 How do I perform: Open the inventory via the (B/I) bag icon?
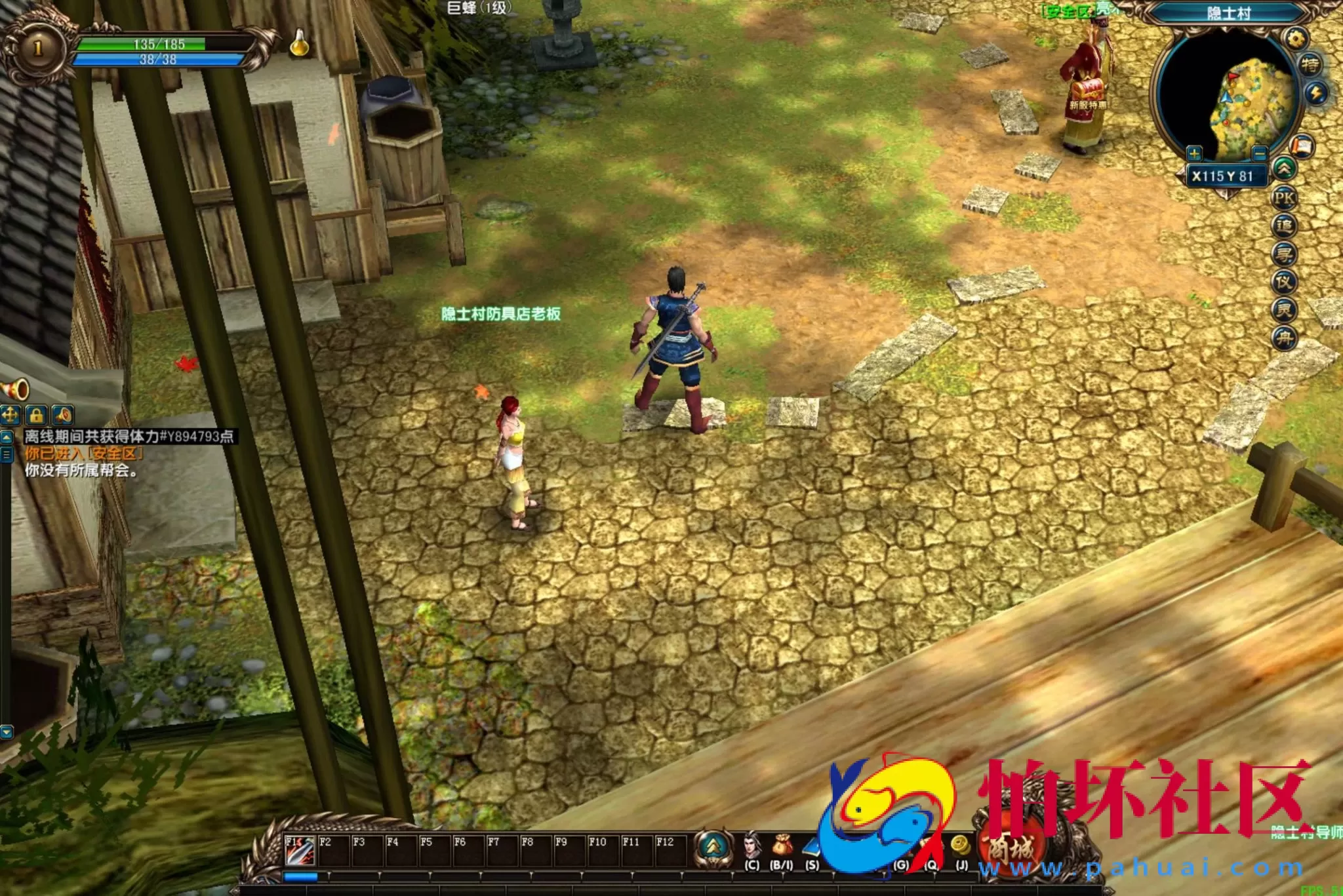pos(782,844)
